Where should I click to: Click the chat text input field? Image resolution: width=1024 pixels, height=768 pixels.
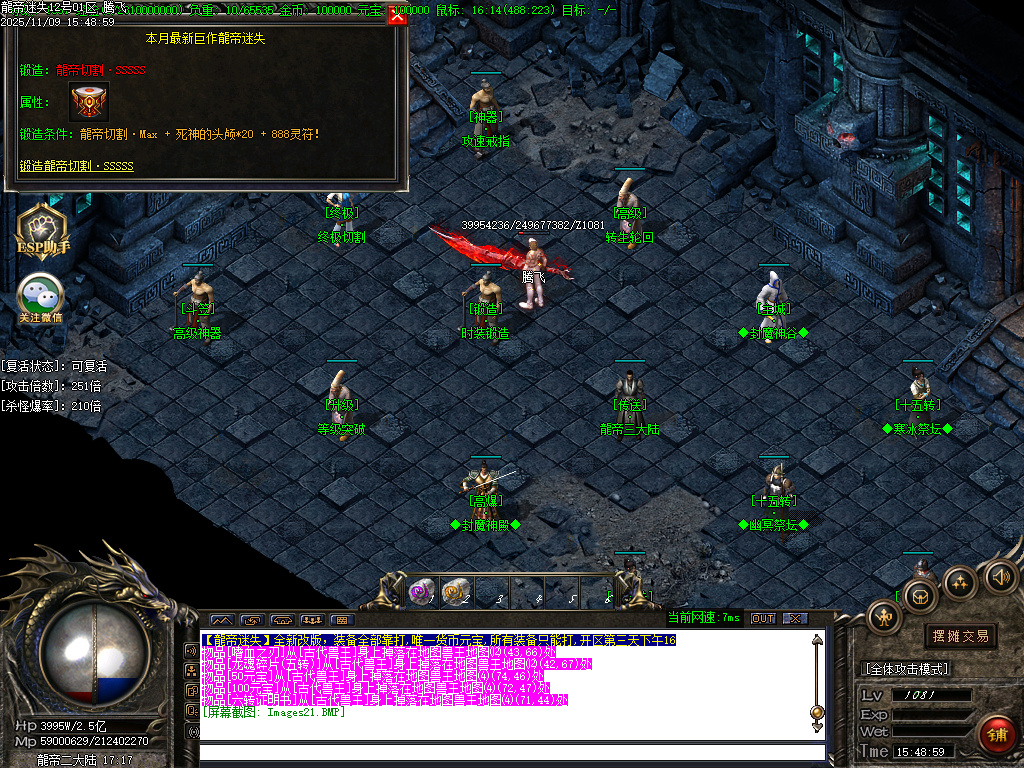(512, 752)
